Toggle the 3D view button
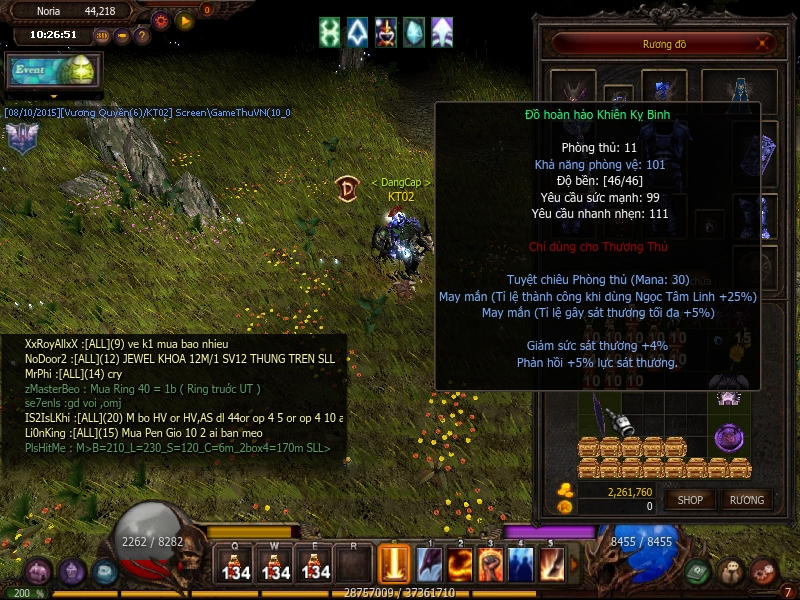The image size is (800, 600). click(x=102, y=36)
